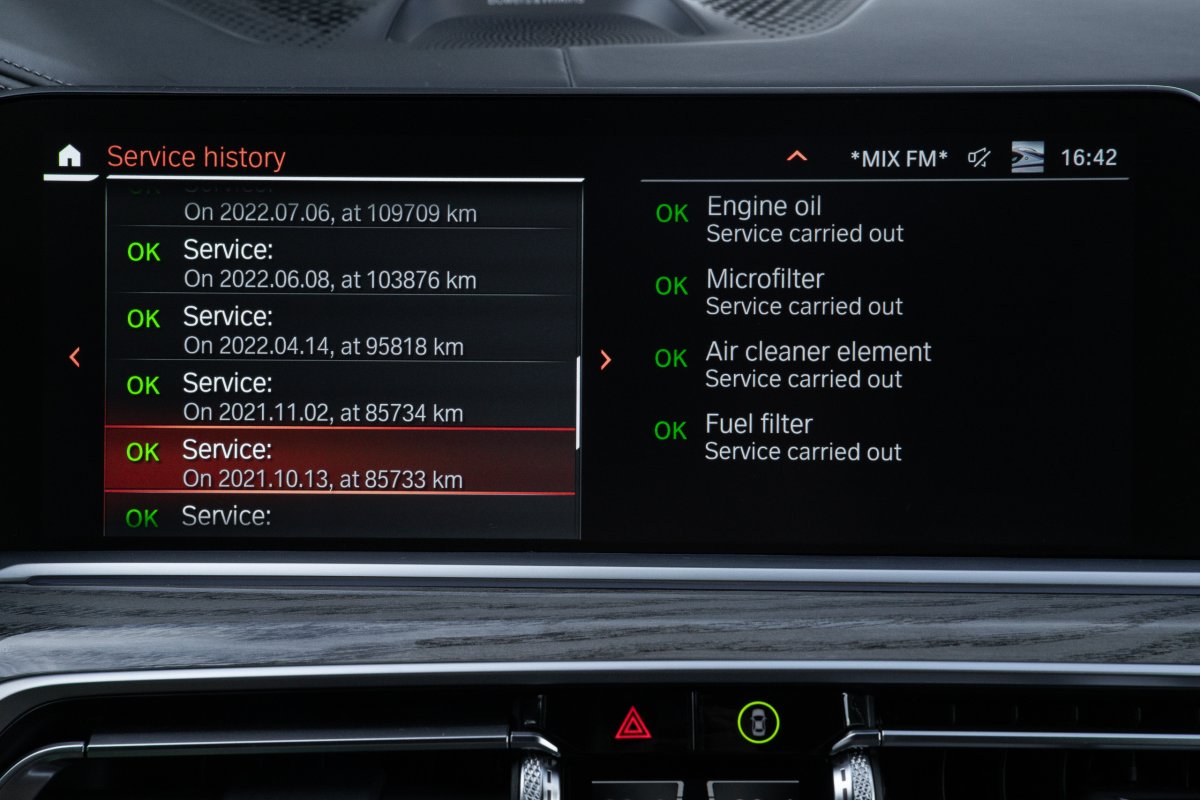The height and width of the screenshot is (800, 1200).
Task: Click the left arrow beside the service list
Action: [74, 357]
